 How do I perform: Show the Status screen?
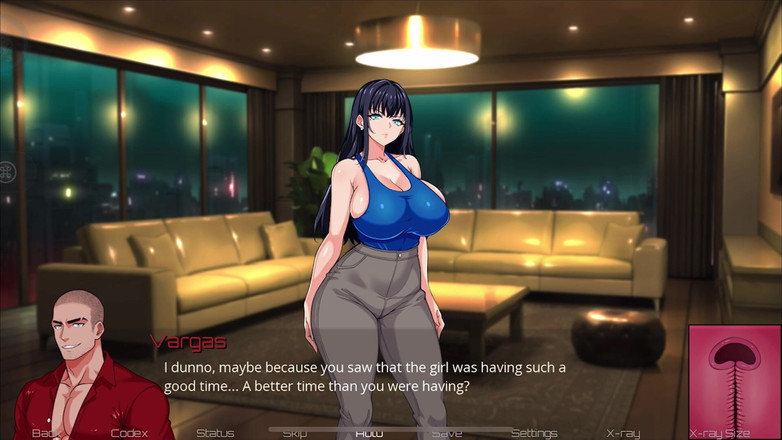point(215,433)
